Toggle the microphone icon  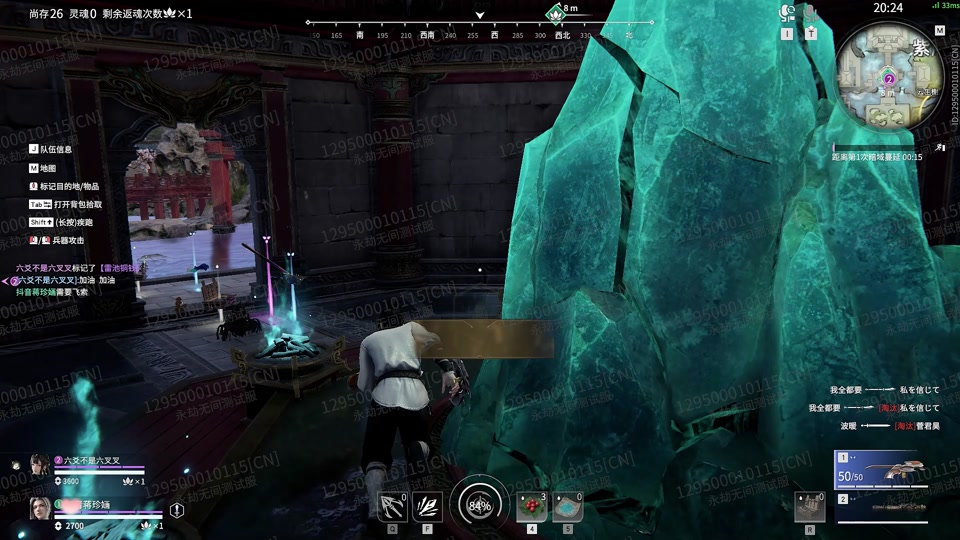point(811,13)
